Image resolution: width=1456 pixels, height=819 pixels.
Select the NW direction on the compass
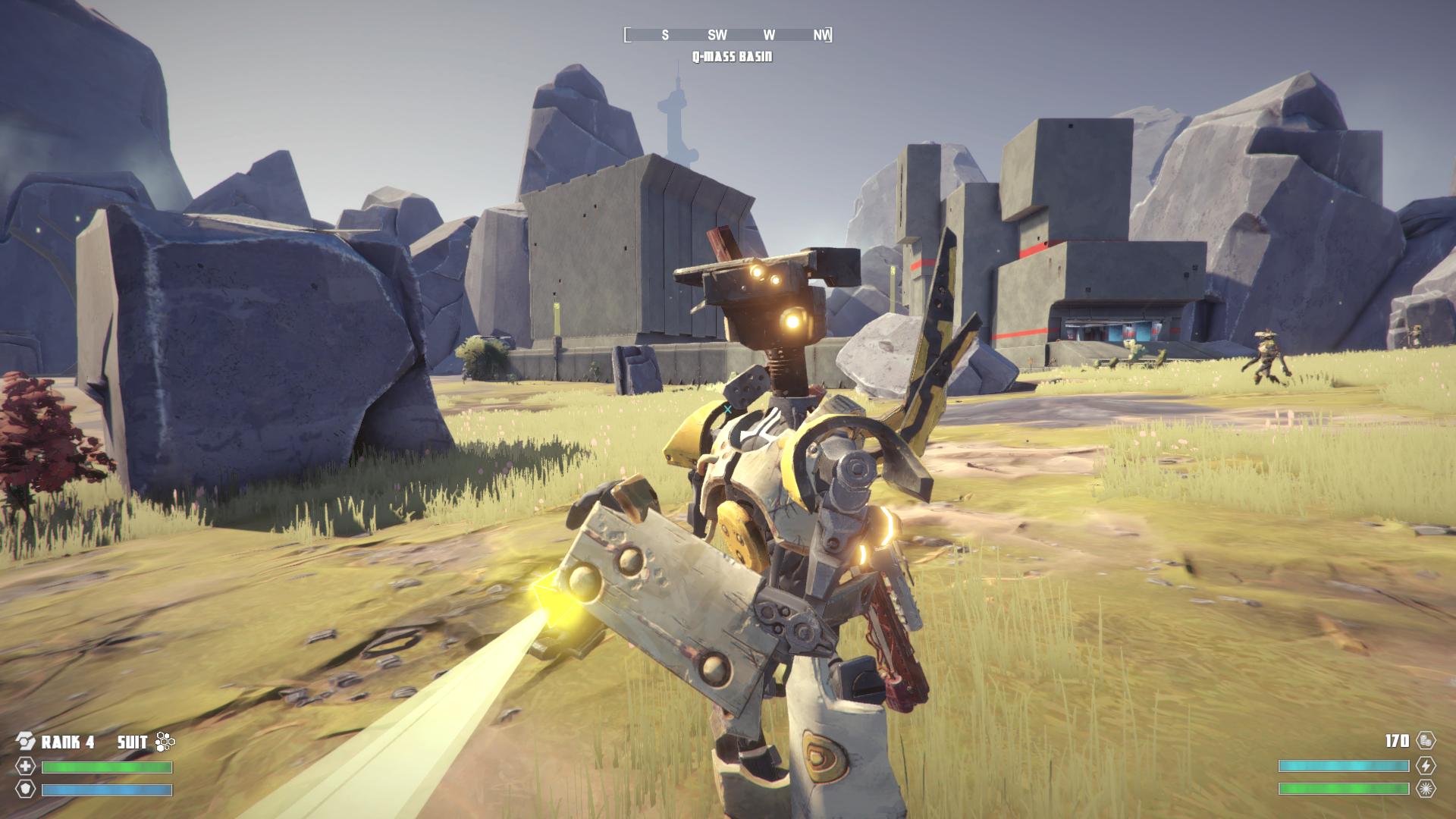820,34
